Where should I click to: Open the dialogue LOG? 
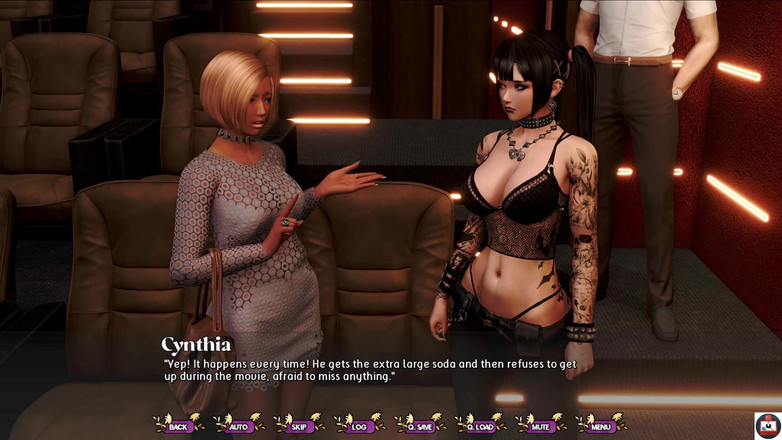point(359,426)
